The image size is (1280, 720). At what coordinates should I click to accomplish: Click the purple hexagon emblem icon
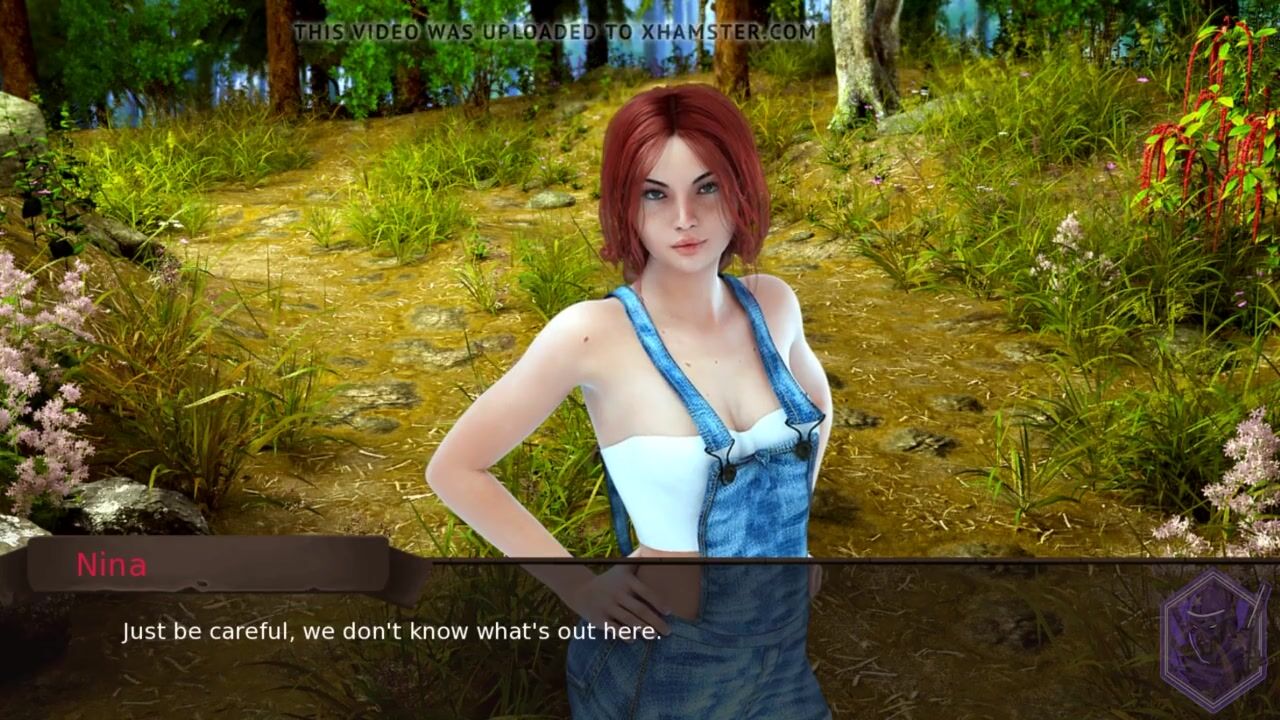tap(1214, 640)
